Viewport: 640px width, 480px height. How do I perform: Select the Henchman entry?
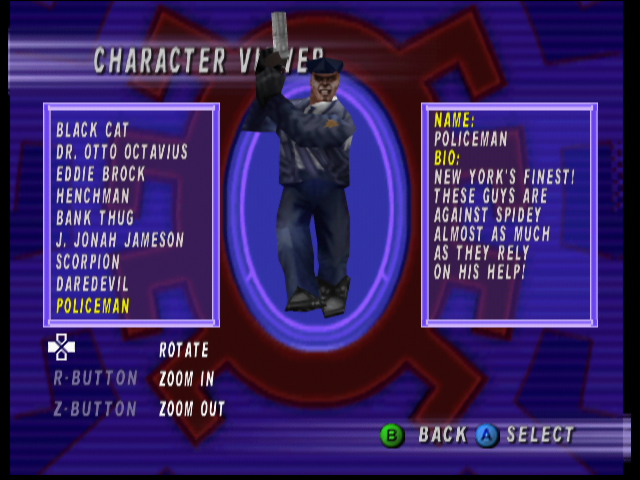click(x=93, y=196)
